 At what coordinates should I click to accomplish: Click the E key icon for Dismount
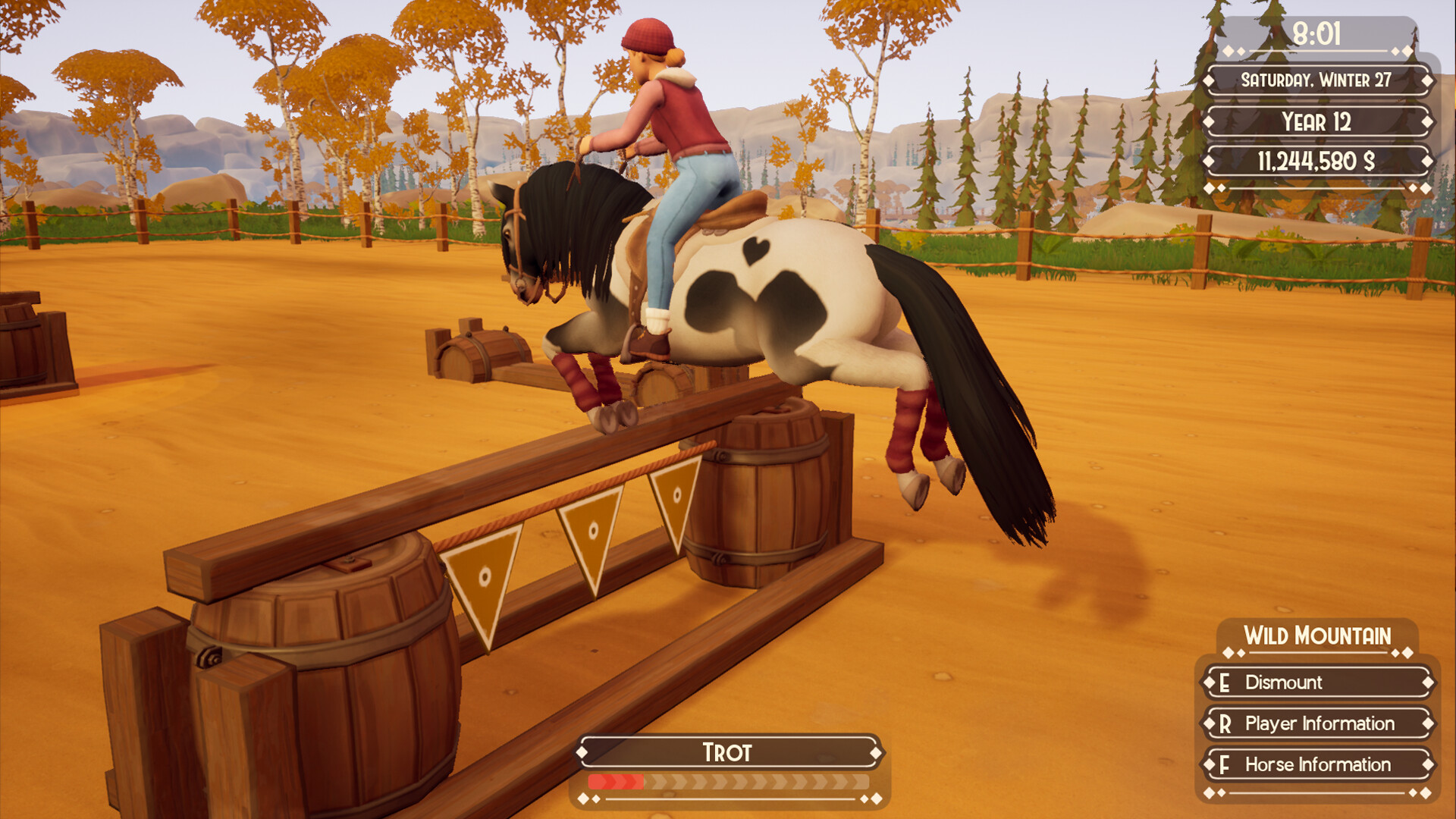click(1225, 683)
